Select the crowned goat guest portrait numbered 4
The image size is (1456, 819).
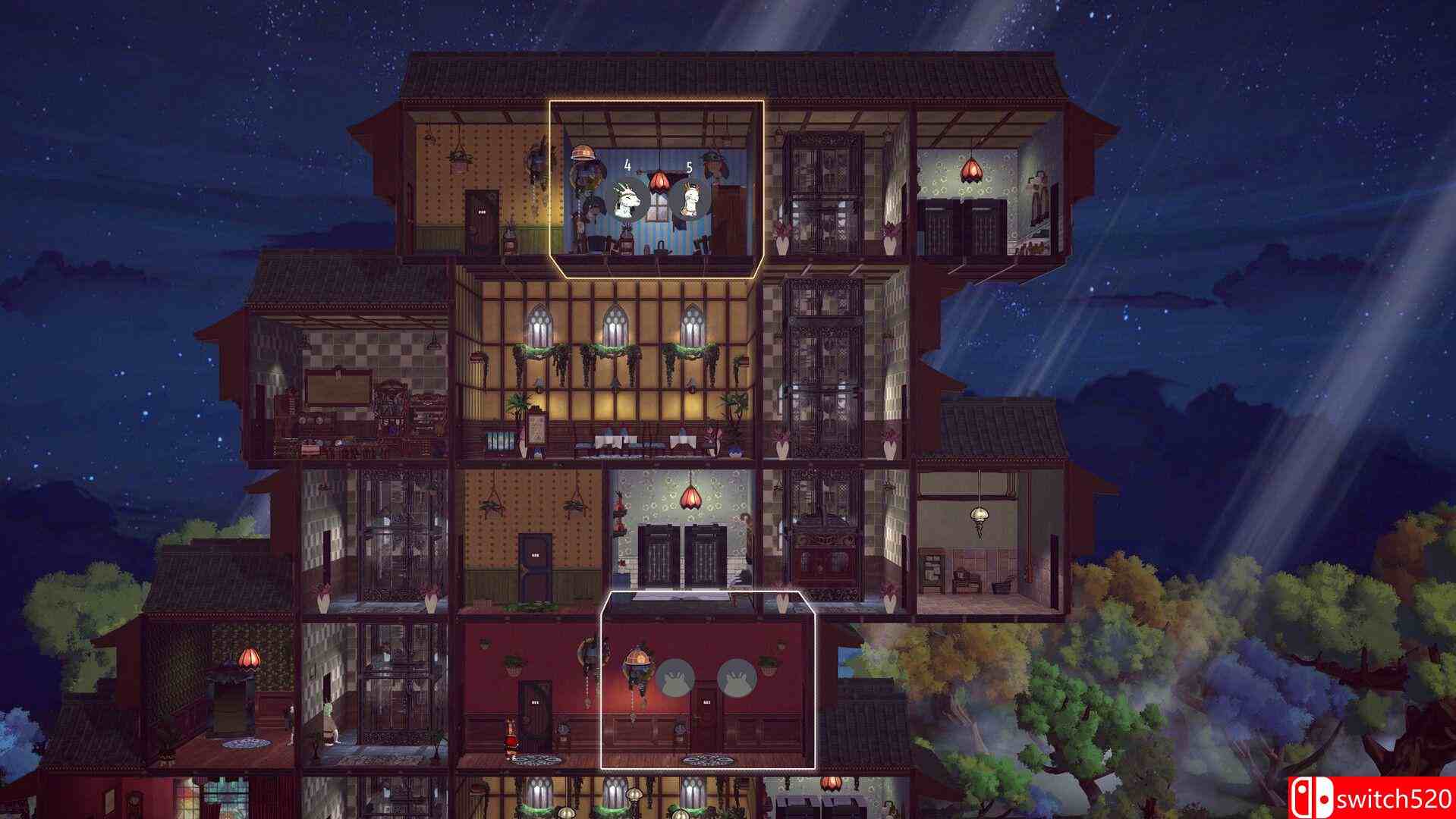coord(627,201)
